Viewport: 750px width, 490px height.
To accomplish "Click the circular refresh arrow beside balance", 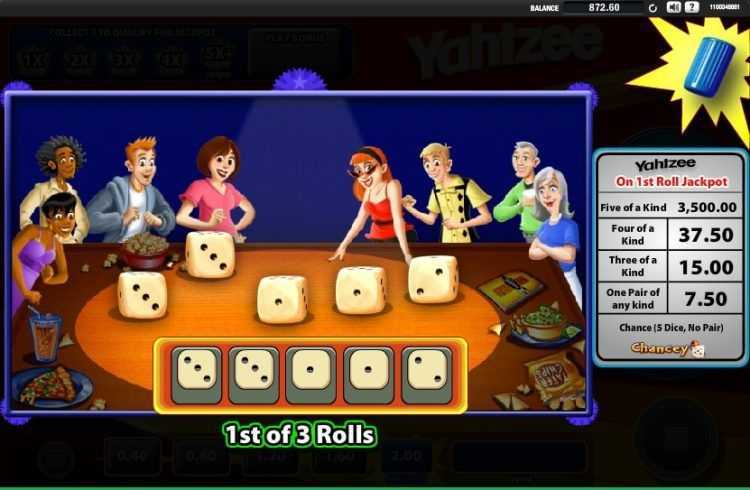I will [x=654, y=8].
